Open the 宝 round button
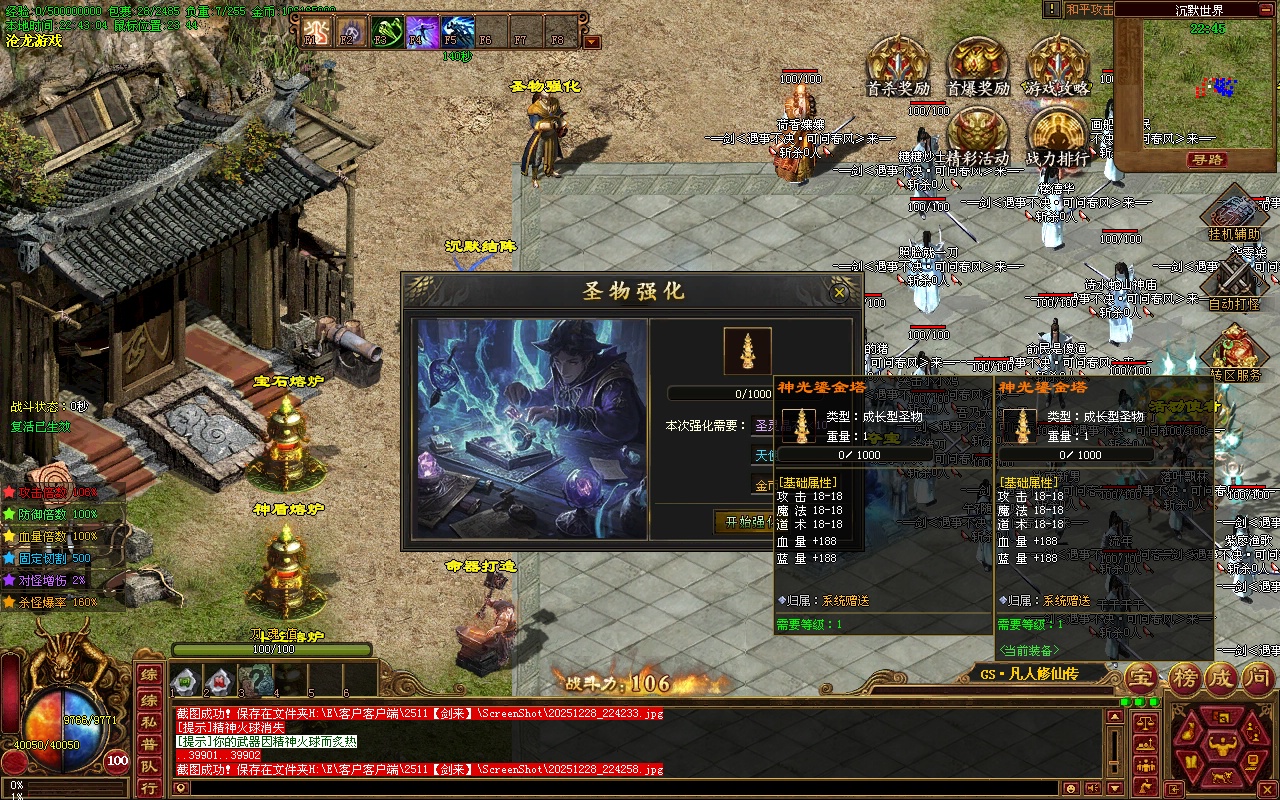The height and width of the screenshot is (800, 1280). point(1141,679)
